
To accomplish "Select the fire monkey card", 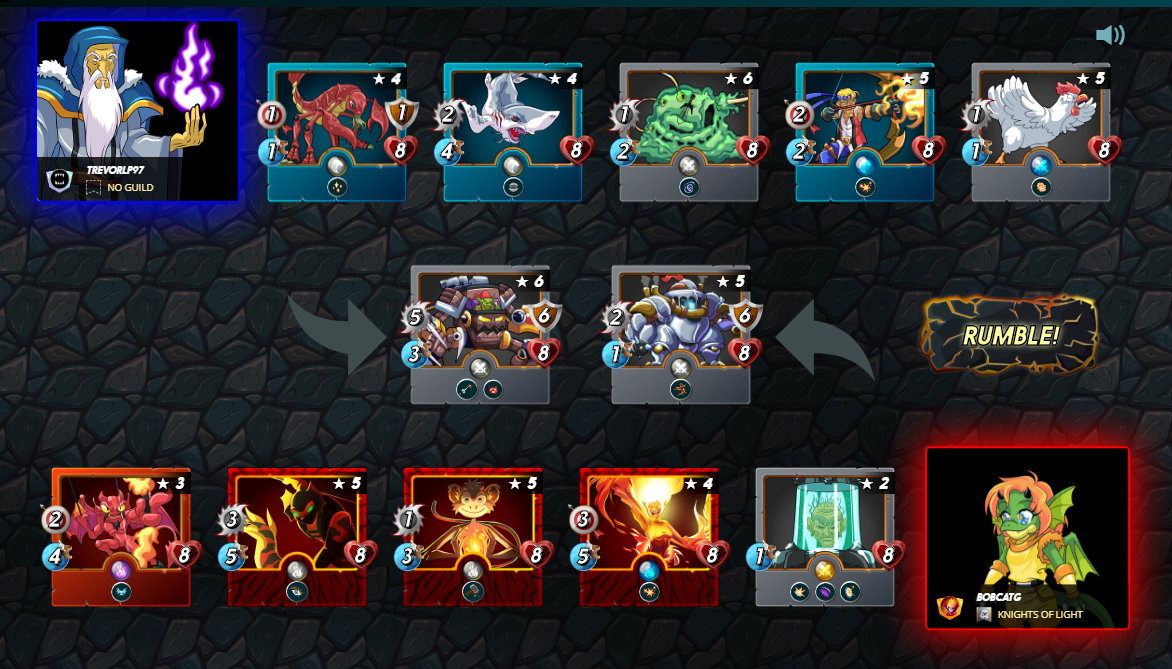I will click(473, 537).
